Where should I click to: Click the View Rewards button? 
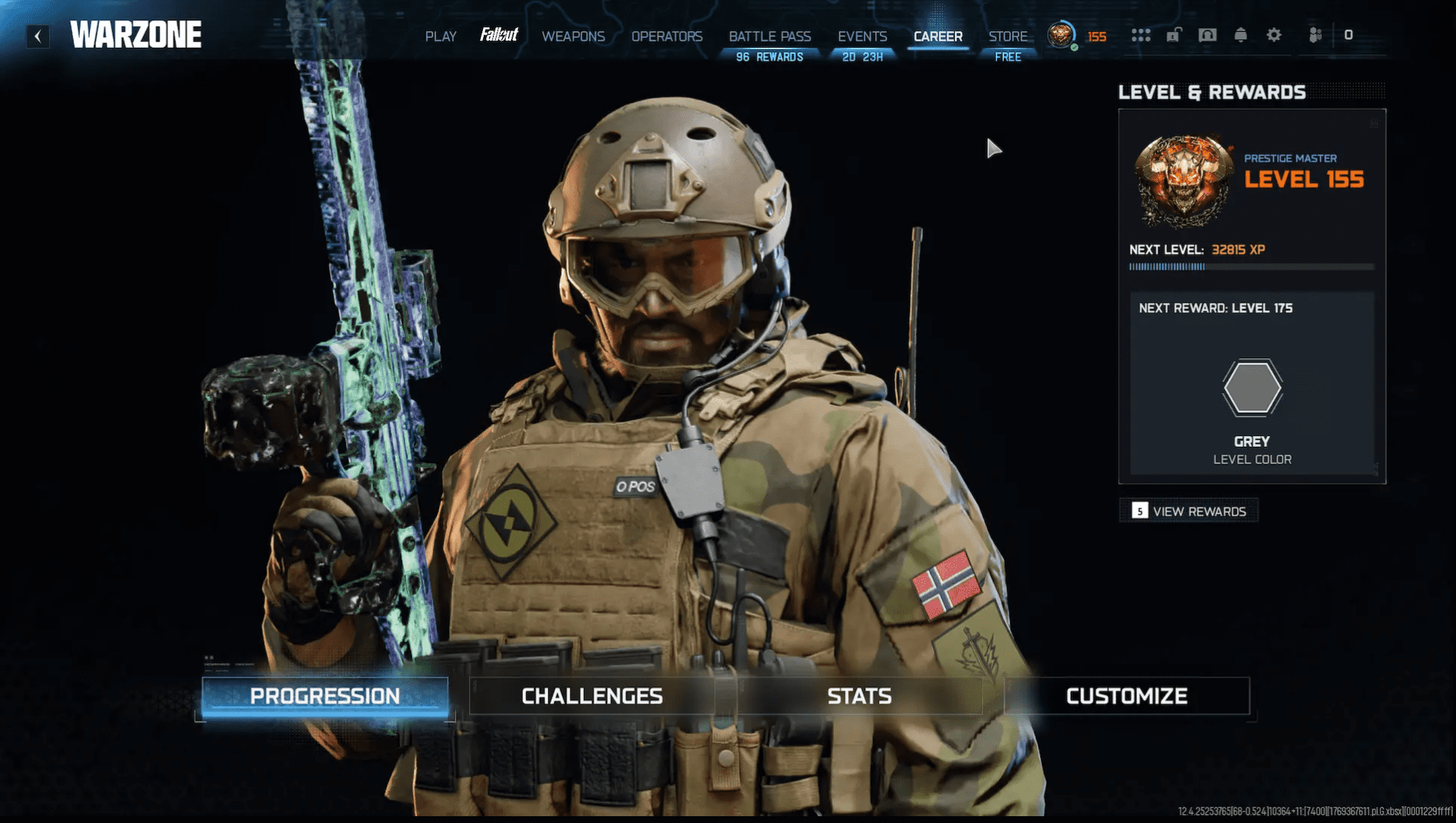[x=1188, y=510]
